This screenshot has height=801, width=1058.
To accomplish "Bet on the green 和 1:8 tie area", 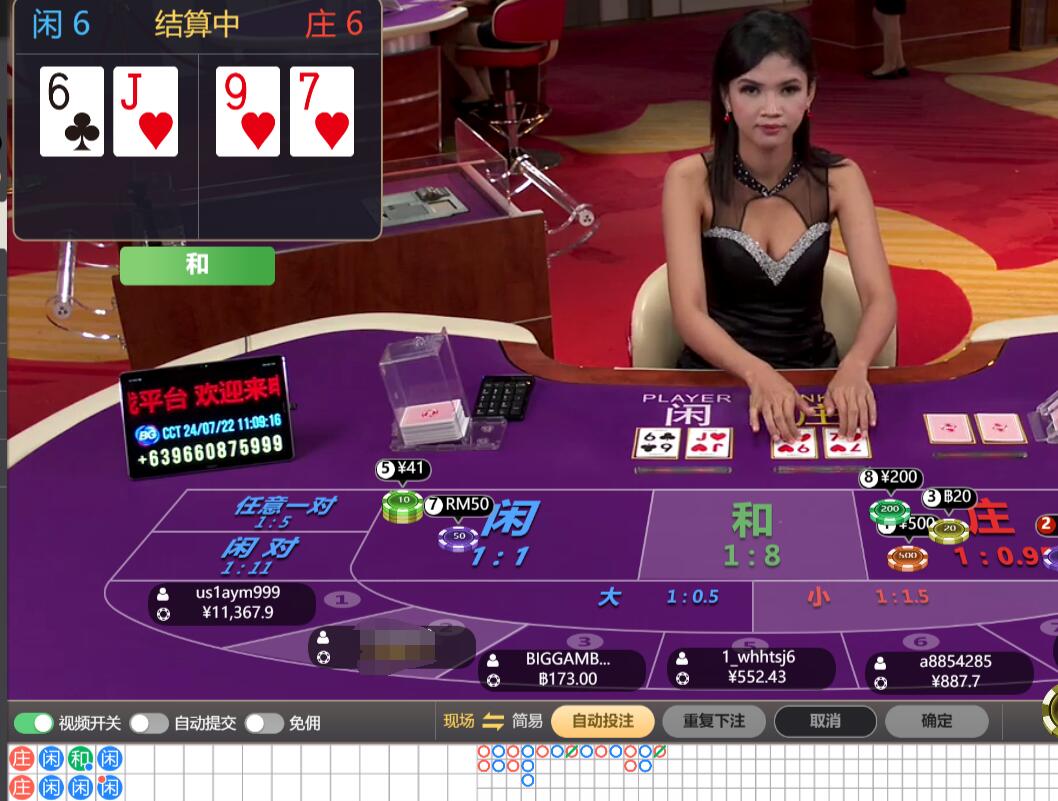I will 750,535.
